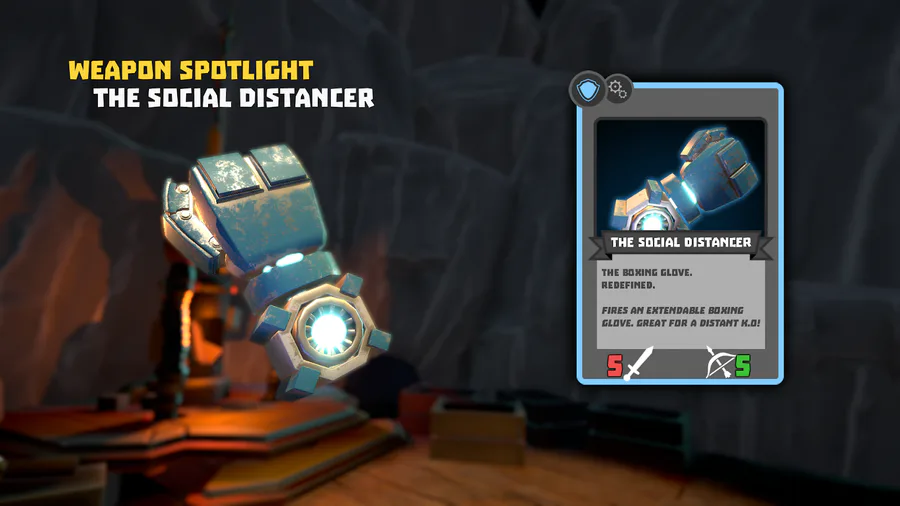Click the gears badge beside the shield

click(x=618, y=90)
